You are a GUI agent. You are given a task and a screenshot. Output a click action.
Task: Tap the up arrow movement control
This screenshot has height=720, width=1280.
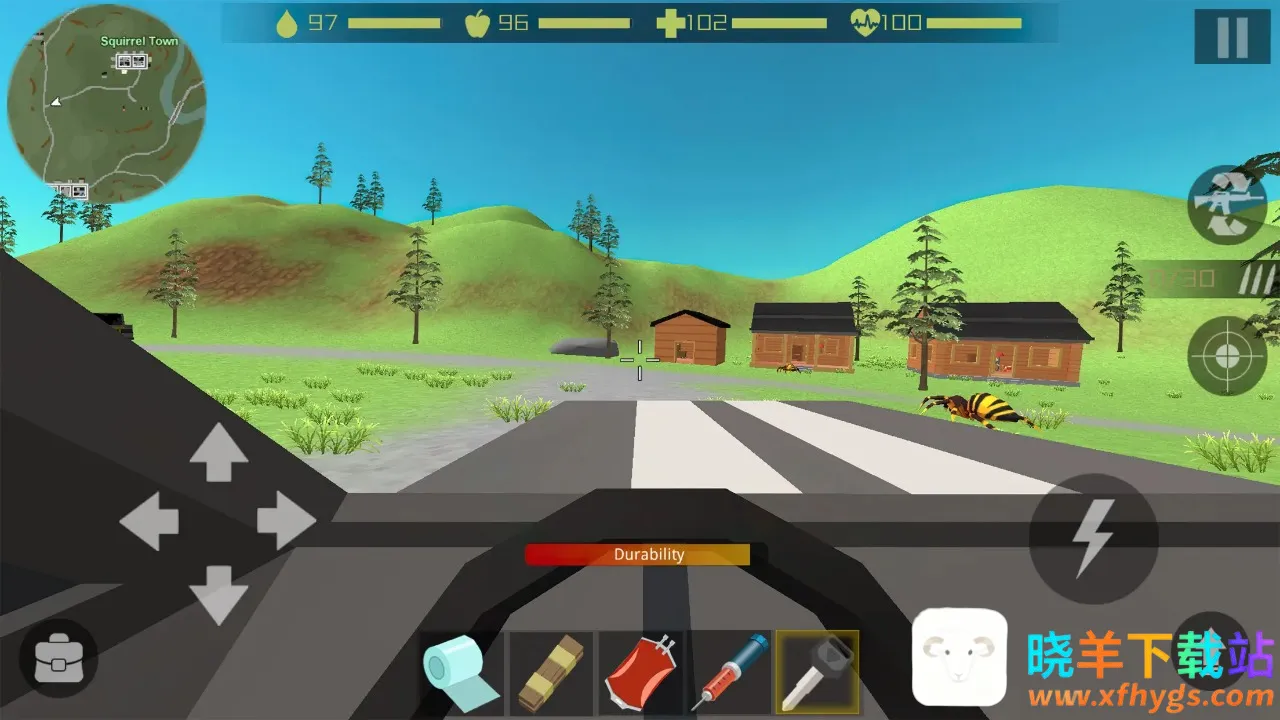218,451
